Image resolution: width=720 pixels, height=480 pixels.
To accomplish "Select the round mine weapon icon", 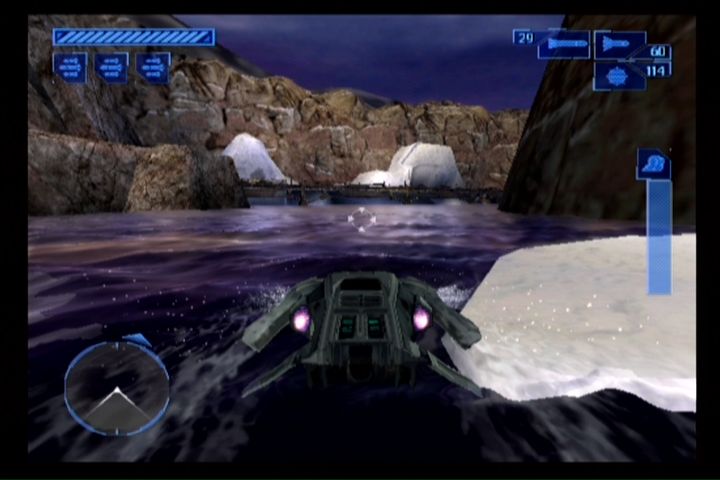I will click(x=618, y=77).
